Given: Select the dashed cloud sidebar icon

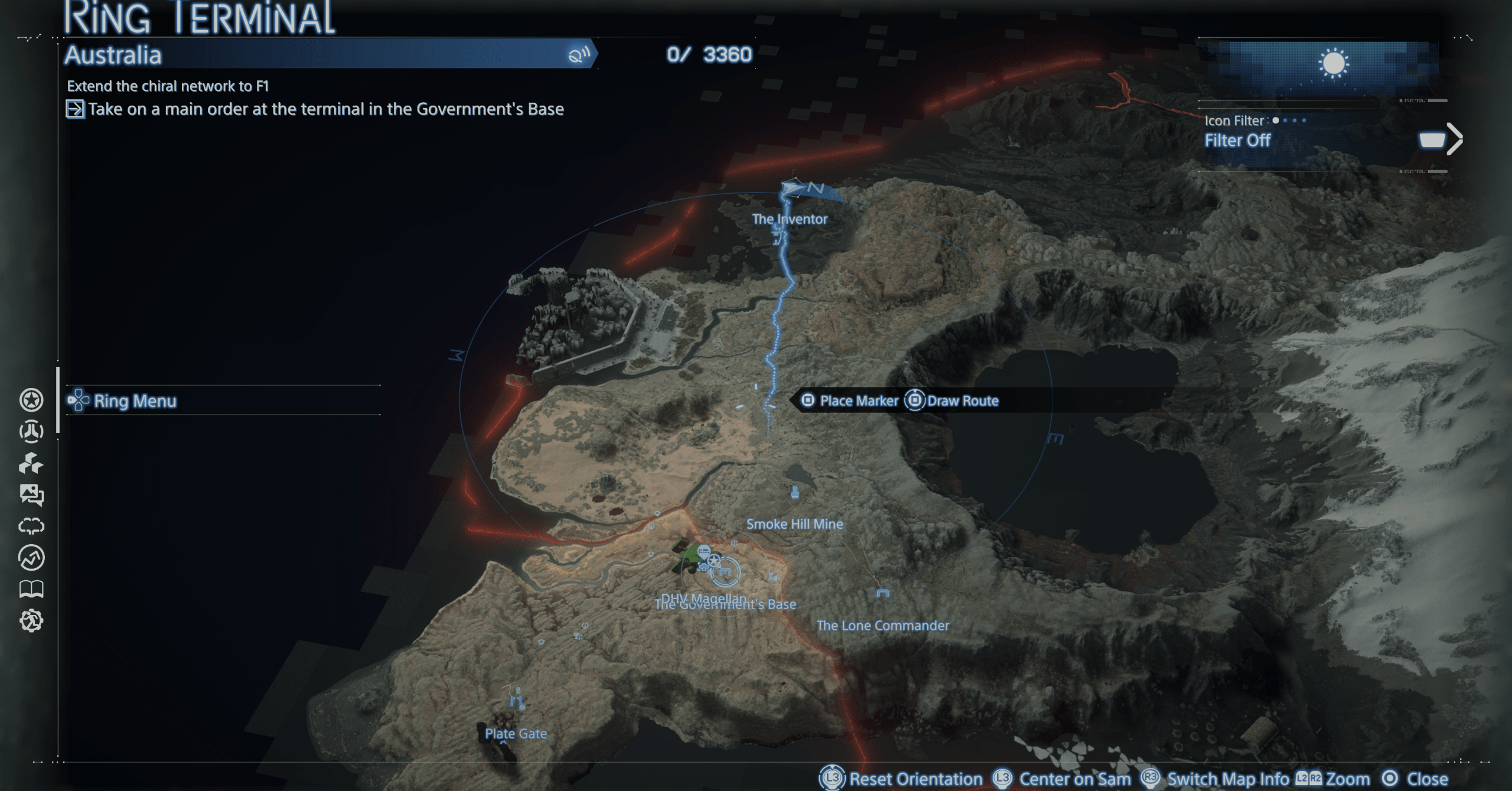Looking at the screenshot, I should point(31,526).
